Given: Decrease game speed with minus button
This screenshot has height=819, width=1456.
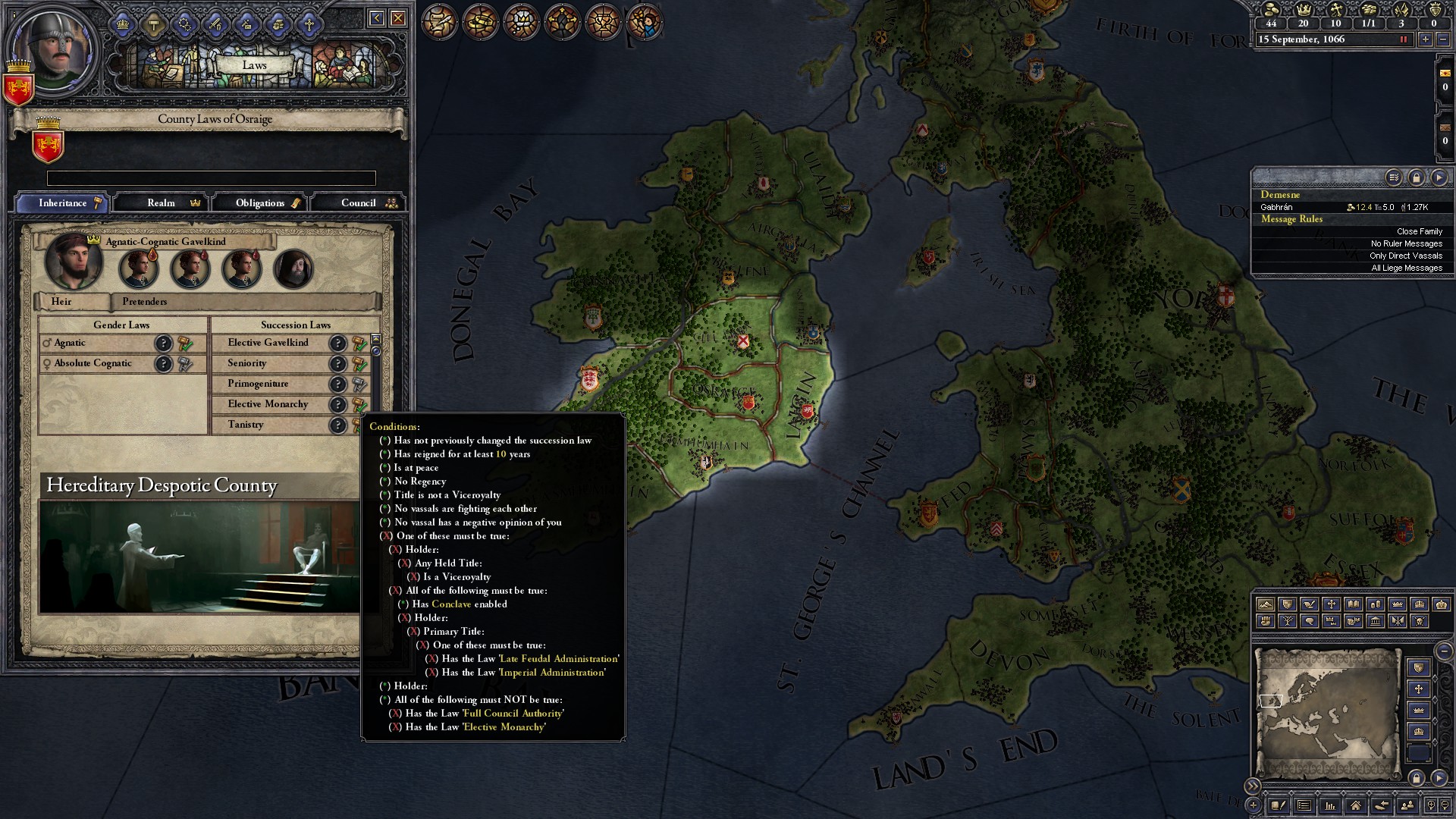Looking at the screenshot, I should [x=1443, y=39].
